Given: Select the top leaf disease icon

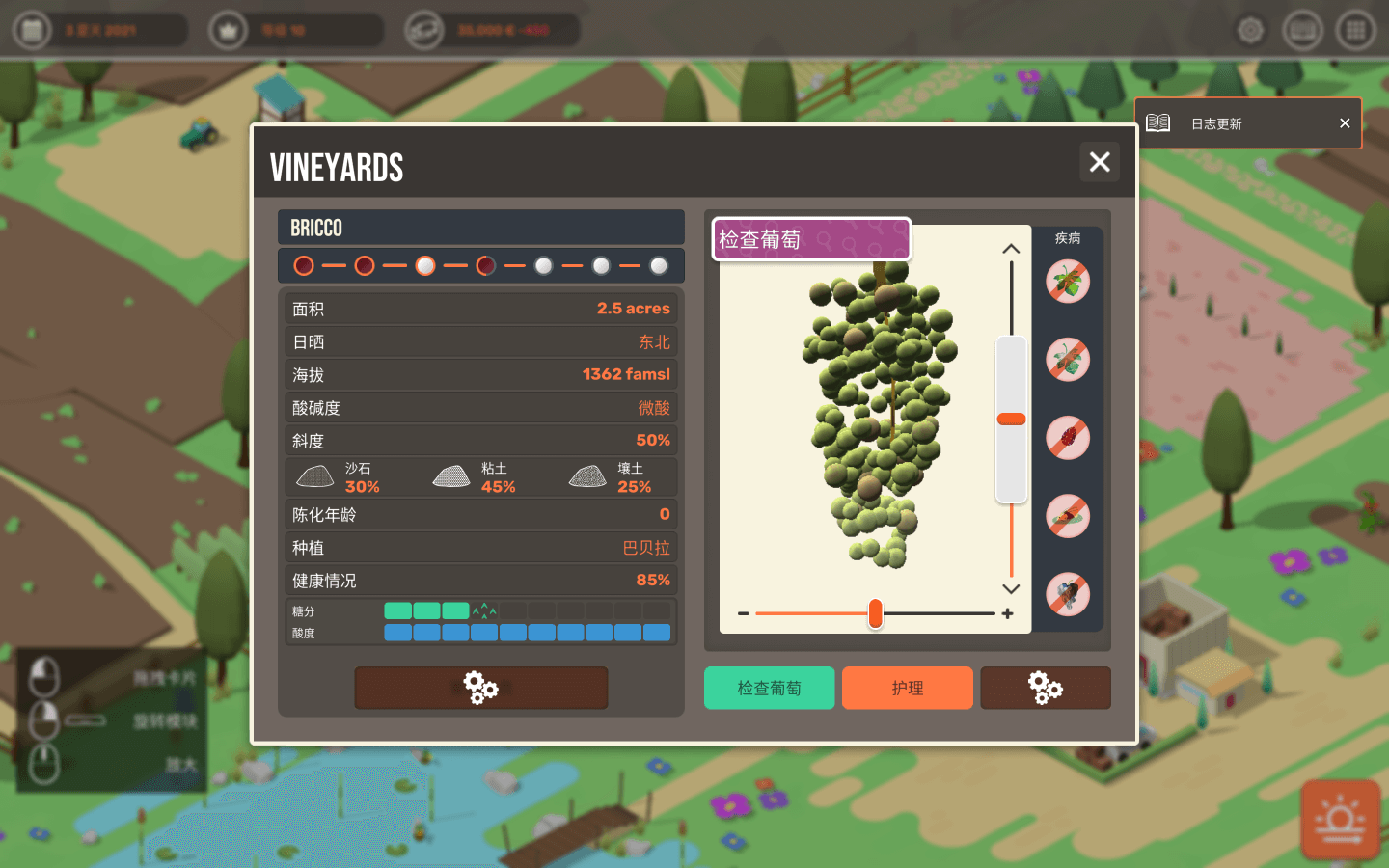Looking at the screenshot, I should (1068, 282).
